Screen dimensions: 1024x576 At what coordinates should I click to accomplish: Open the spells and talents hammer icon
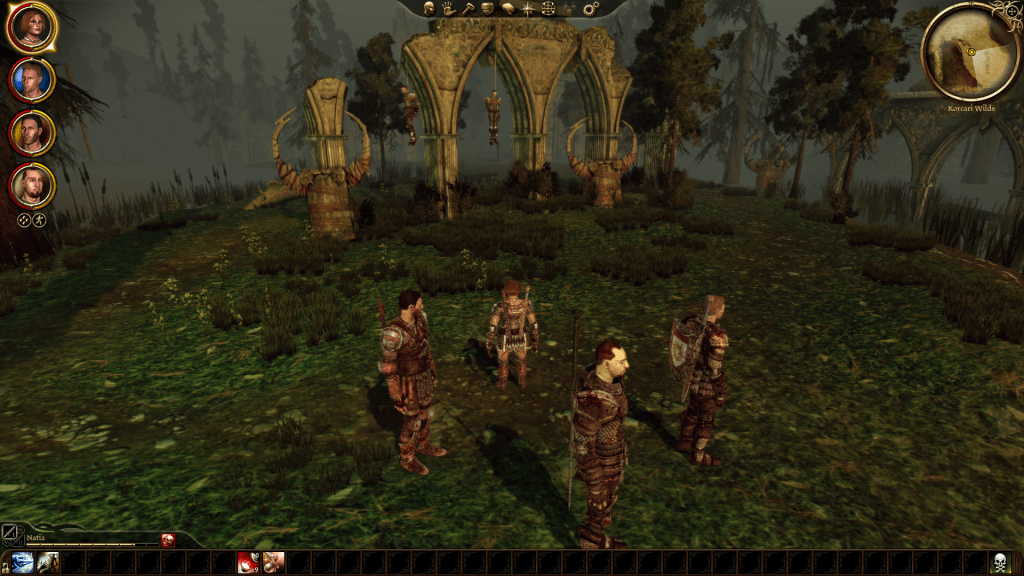467,8
